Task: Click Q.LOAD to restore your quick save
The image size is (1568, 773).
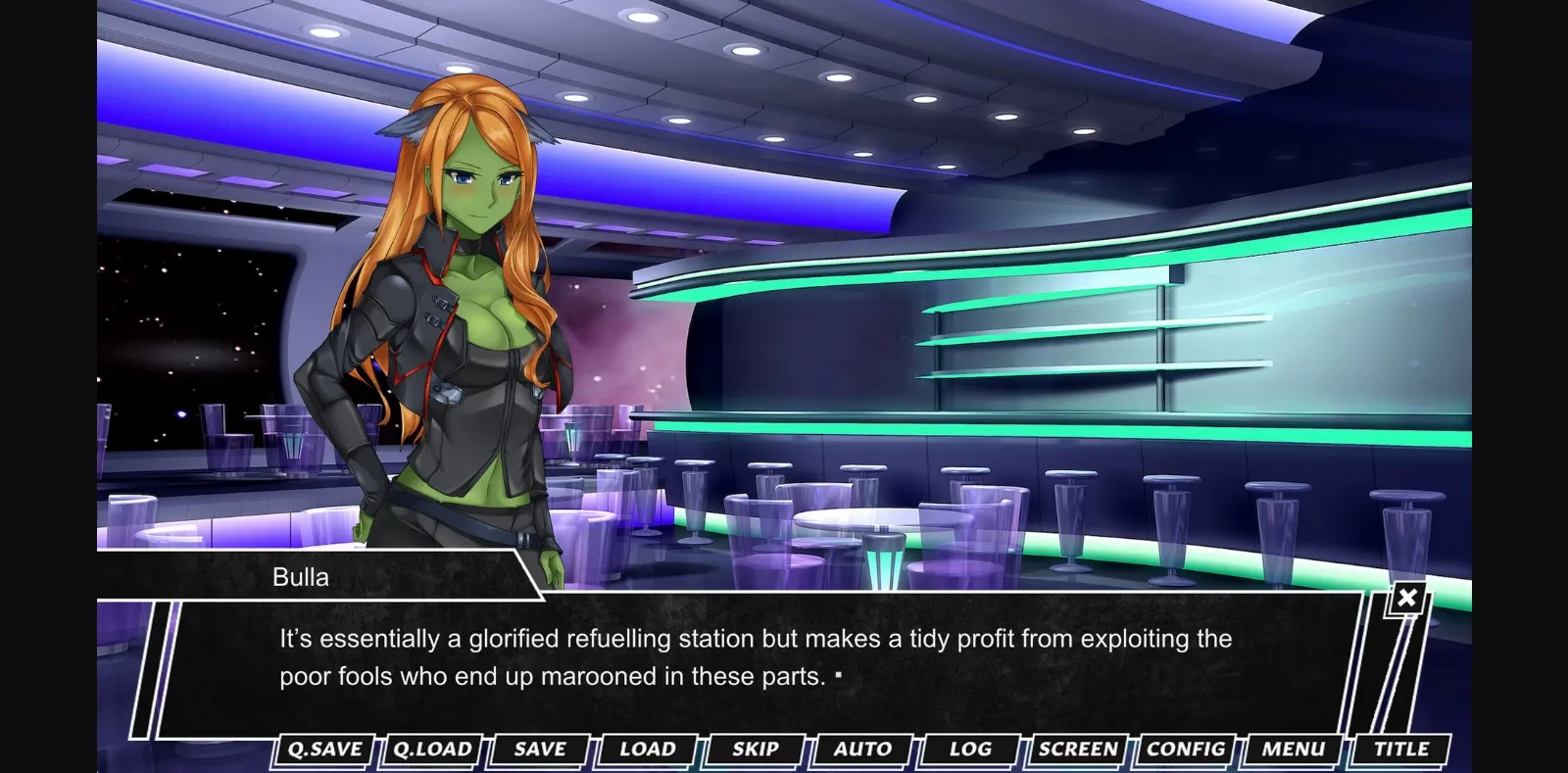Action: pyautogui.click(x=431, y=749)
